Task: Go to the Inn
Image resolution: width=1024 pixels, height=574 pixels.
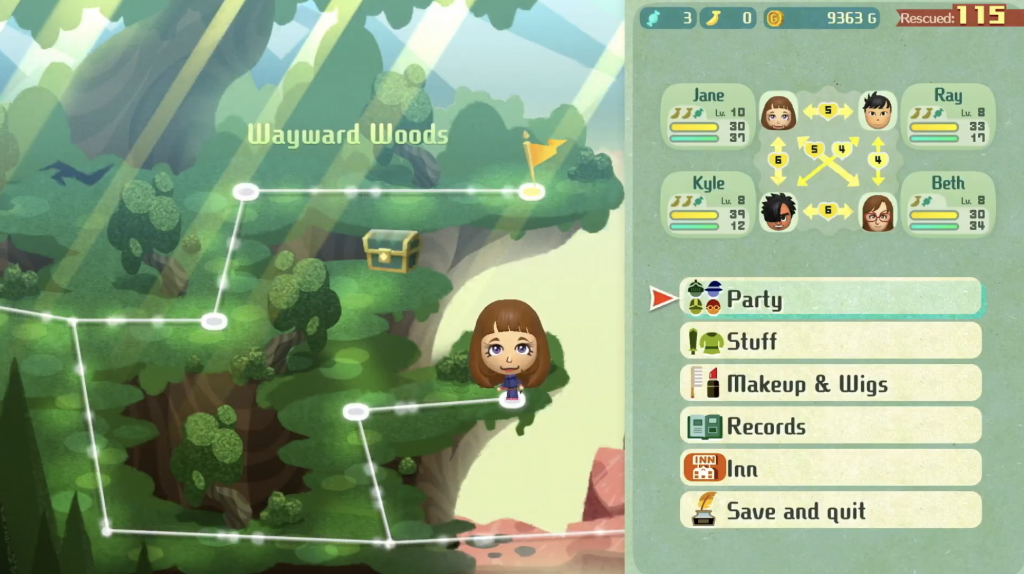Action: point(830,469)
